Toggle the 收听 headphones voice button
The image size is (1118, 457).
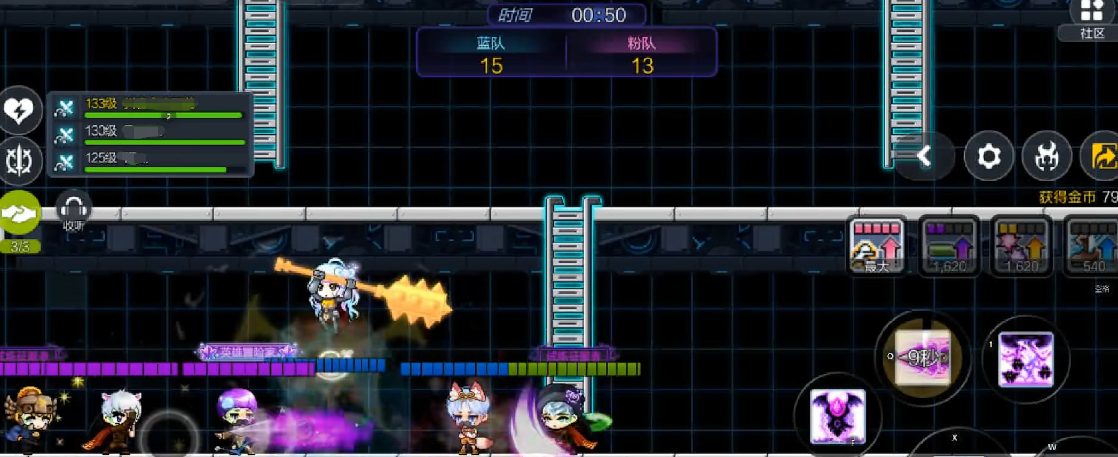(x=74, y=210)
